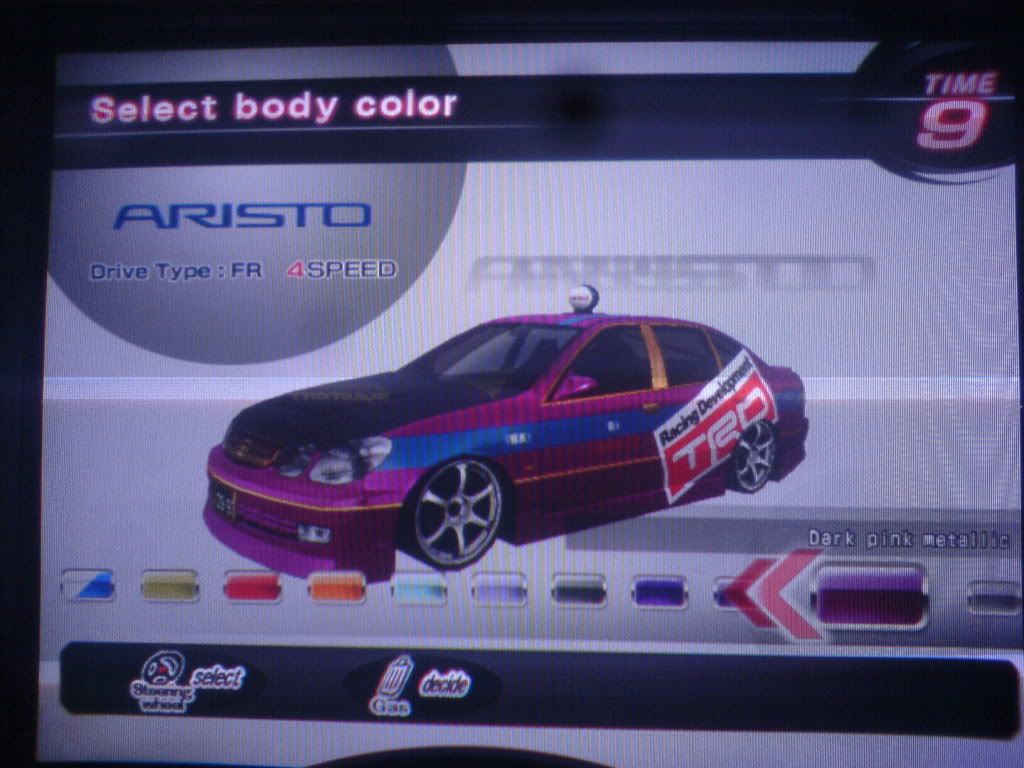
Task: Choose the deep blue-purple body color
Action: [660, 592]
